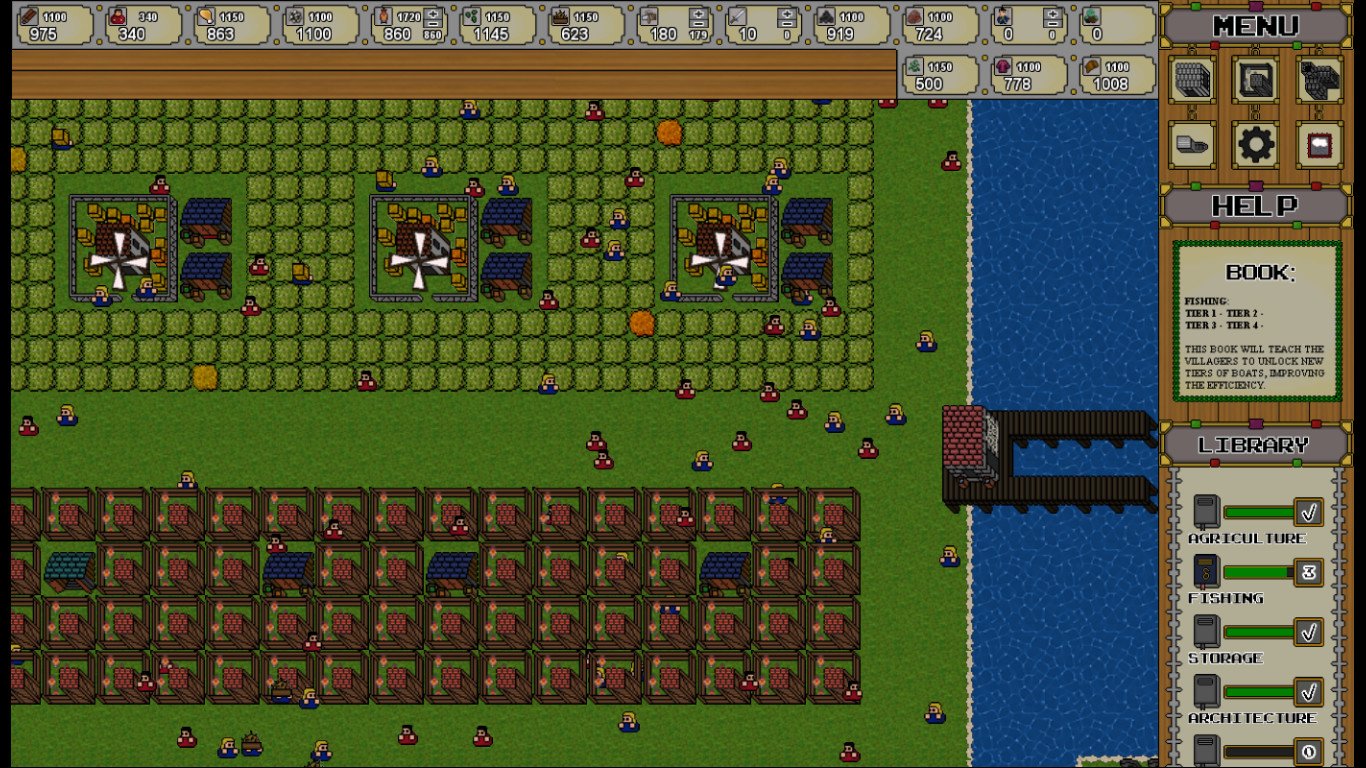Choose the hollow square wall build icon
This screenshot has height=768, width=1366.
click(1256, 81)
